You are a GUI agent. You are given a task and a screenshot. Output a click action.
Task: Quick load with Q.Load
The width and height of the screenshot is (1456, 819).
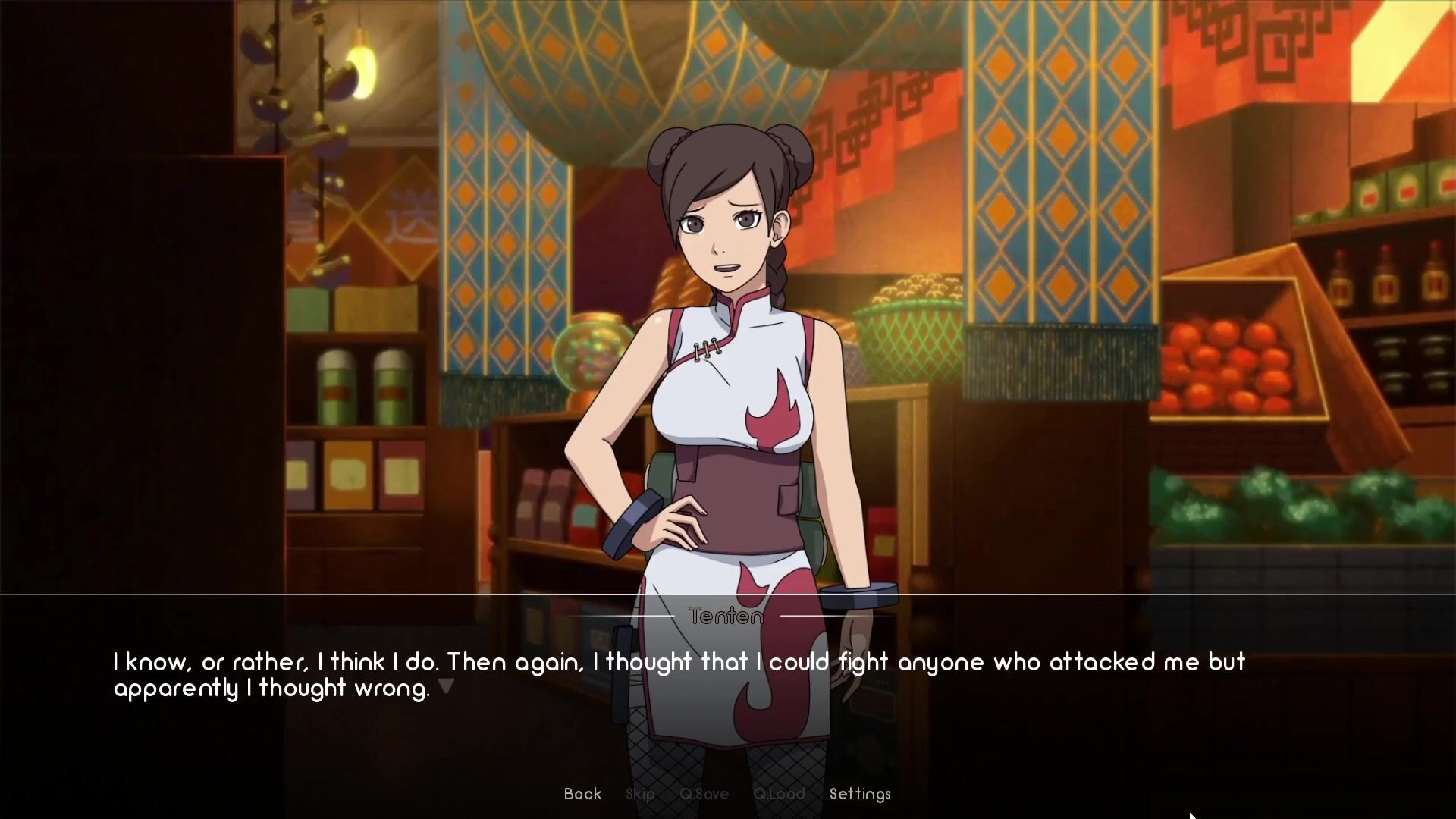[779, 794]
